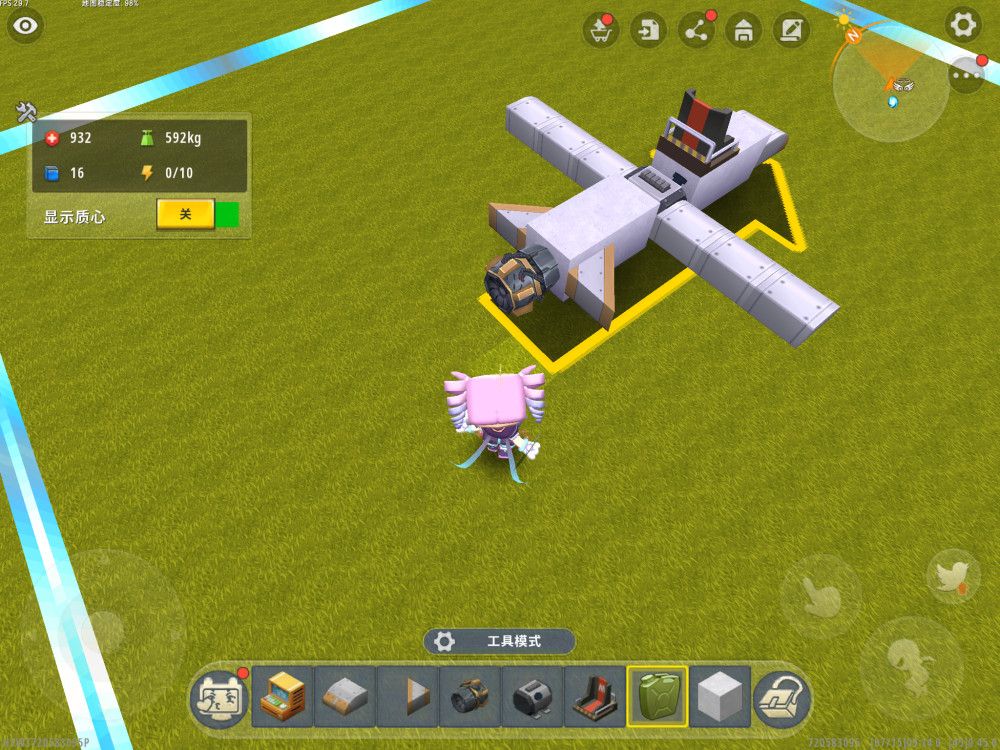The width and height of the screenshot is (1000, 750).
Task: Click the wrench and hammer tool icon
Action: [x=26, y=112]
